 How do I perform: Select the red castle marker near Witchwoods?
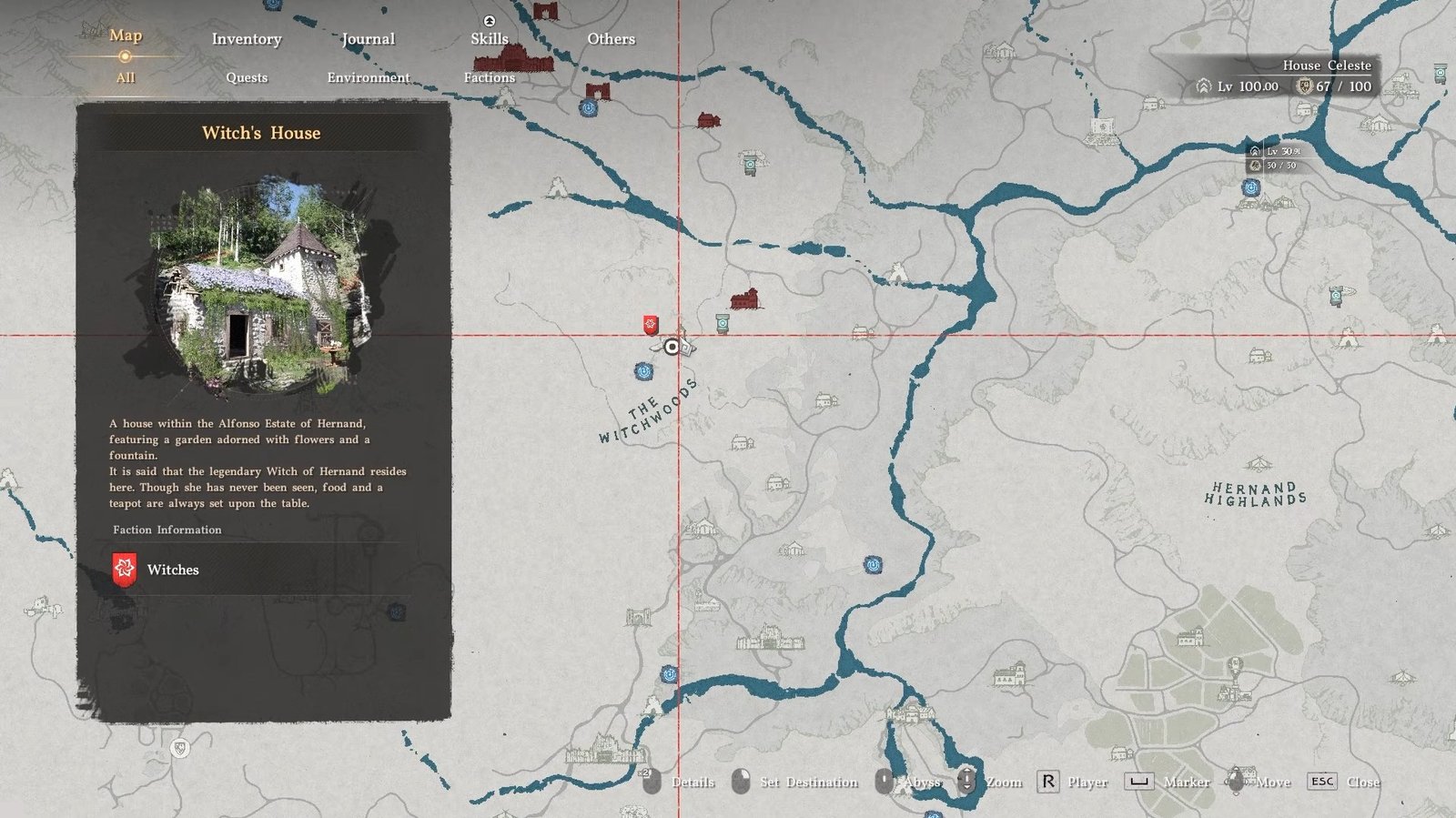[744, 298]
